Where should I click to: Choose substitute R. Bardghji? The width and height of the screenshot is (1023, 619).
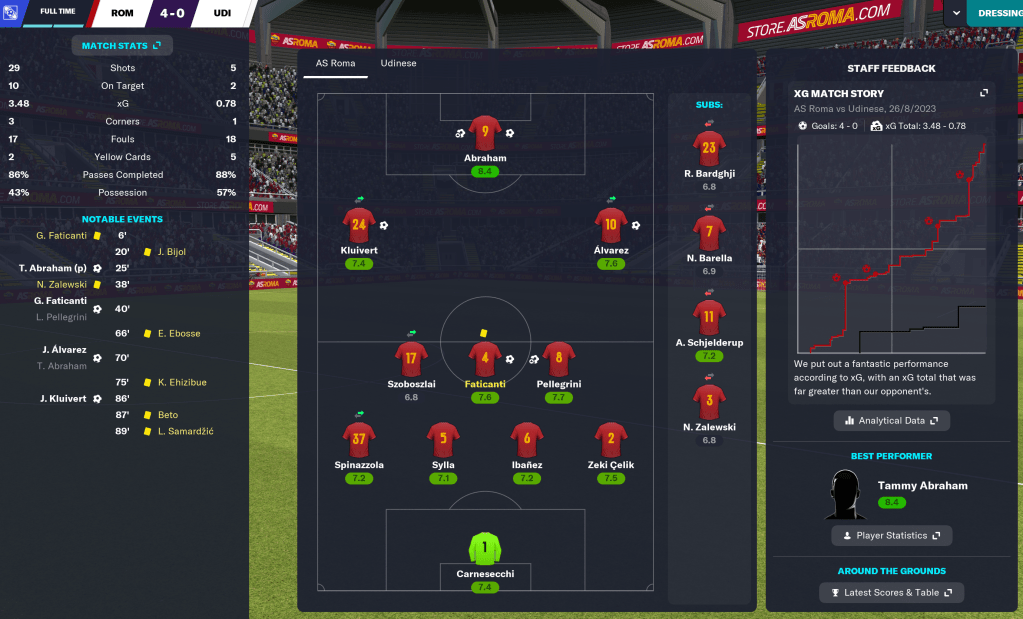tap(709, 149)
